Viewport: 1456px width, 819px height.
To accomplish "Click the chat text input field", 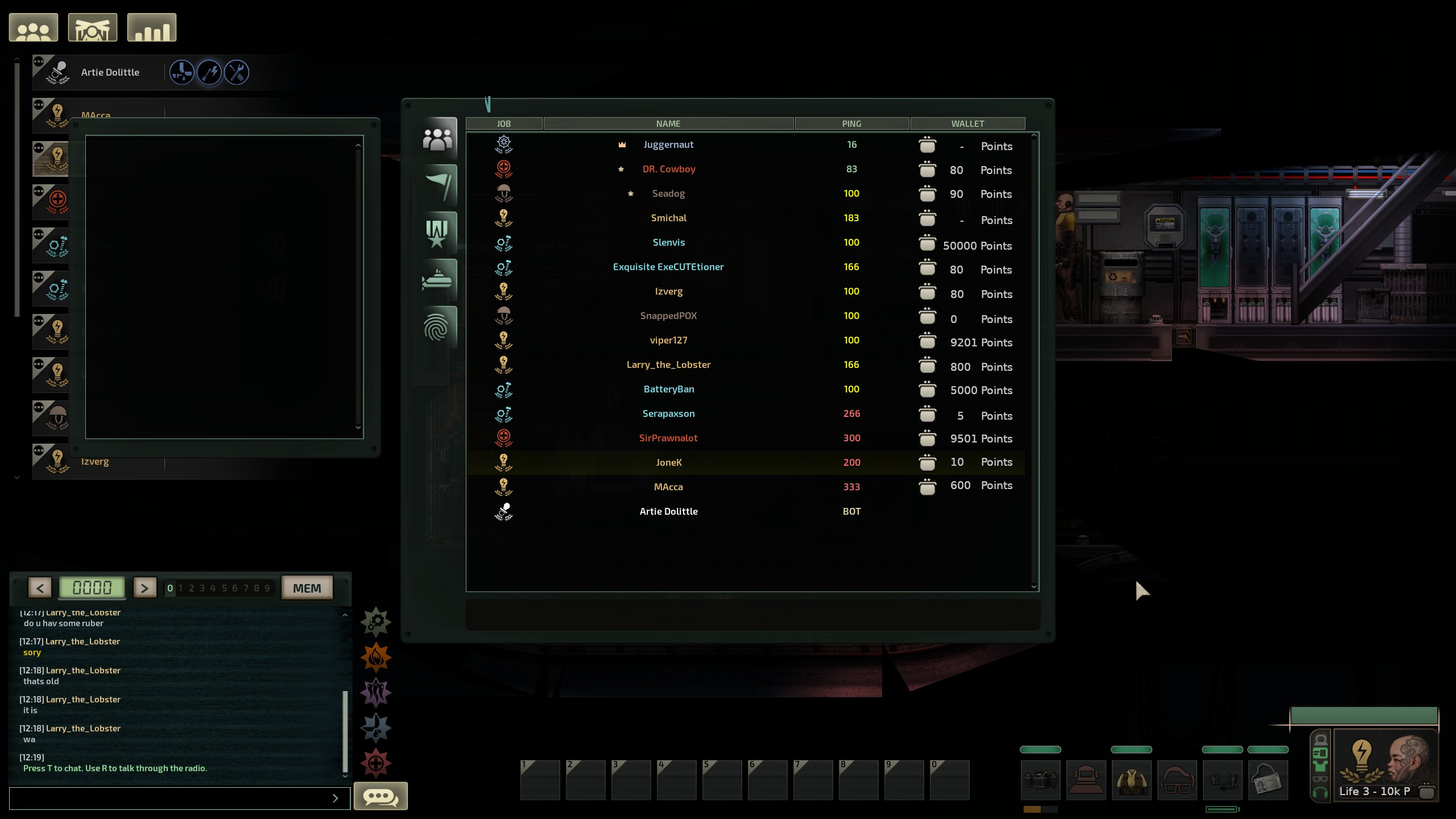I will coord(171,798).
